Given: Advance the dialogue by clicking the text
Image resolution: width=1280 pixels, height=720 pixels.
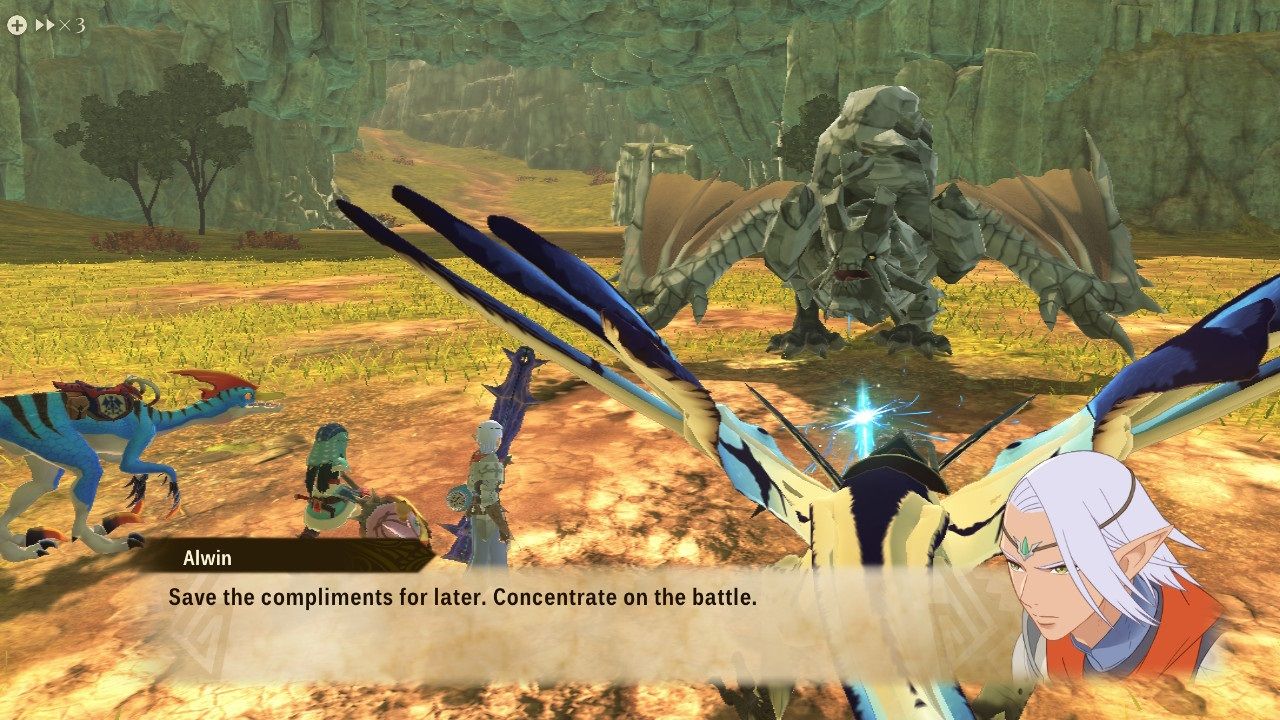Looking at the screenshot, I should point(465,597).
